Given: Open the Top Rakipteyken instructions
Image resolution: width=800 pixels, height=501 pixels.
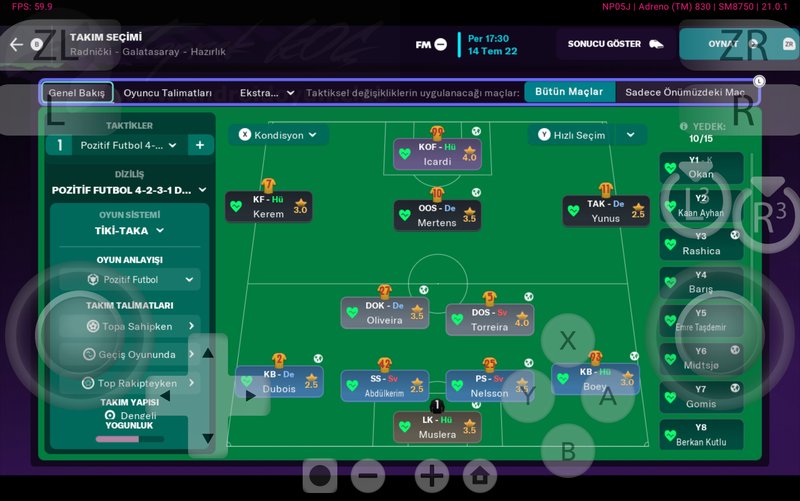Looking at the screenshot, I should pos(129,383).
